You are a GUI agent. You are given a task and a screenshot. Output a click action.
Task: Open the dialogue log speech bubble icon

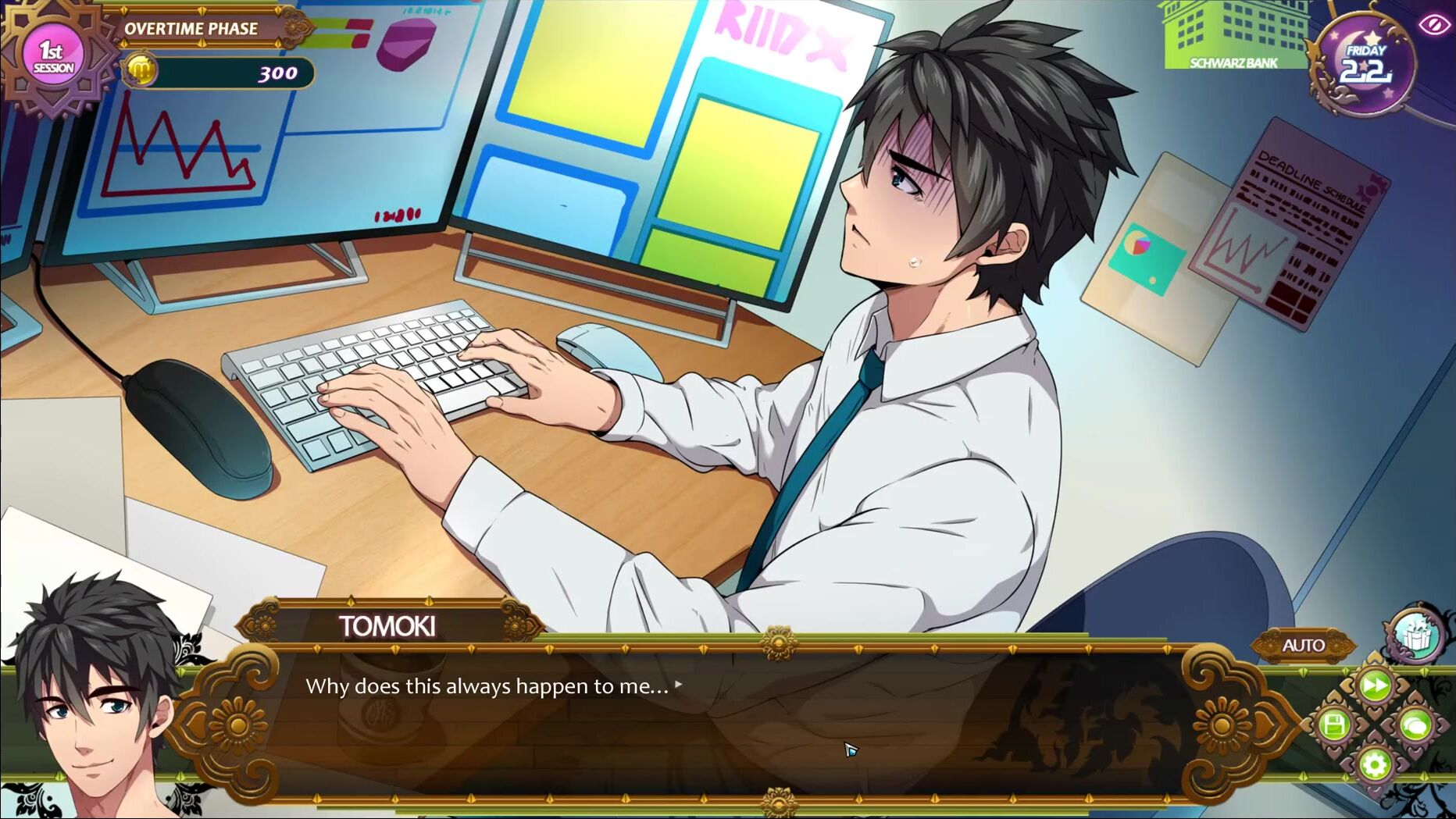1415,725
